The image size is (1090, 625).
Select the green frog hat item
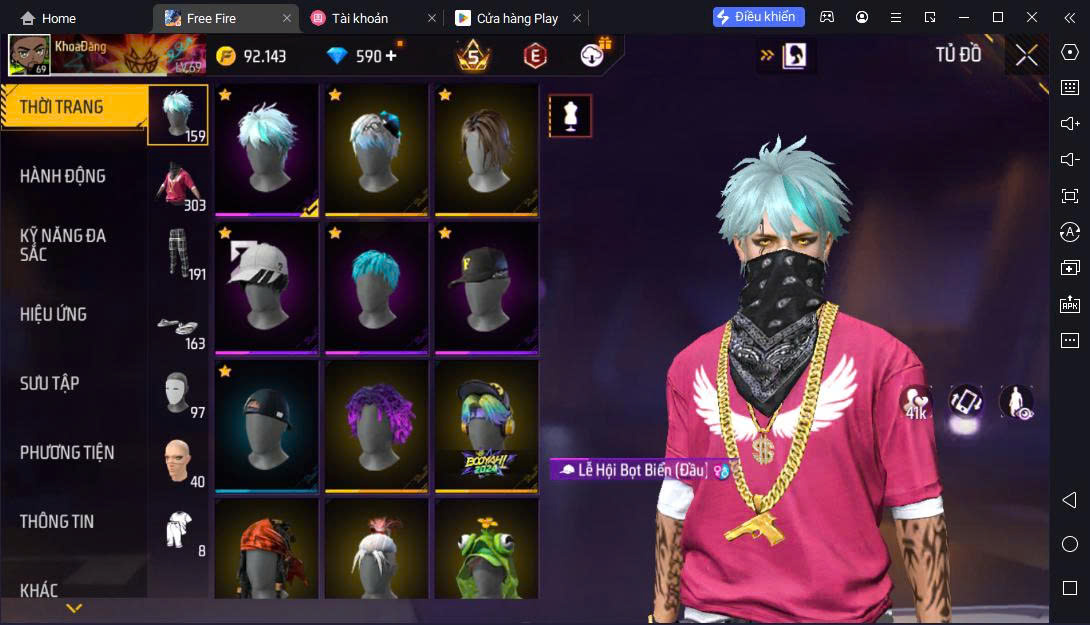point(486,552)
